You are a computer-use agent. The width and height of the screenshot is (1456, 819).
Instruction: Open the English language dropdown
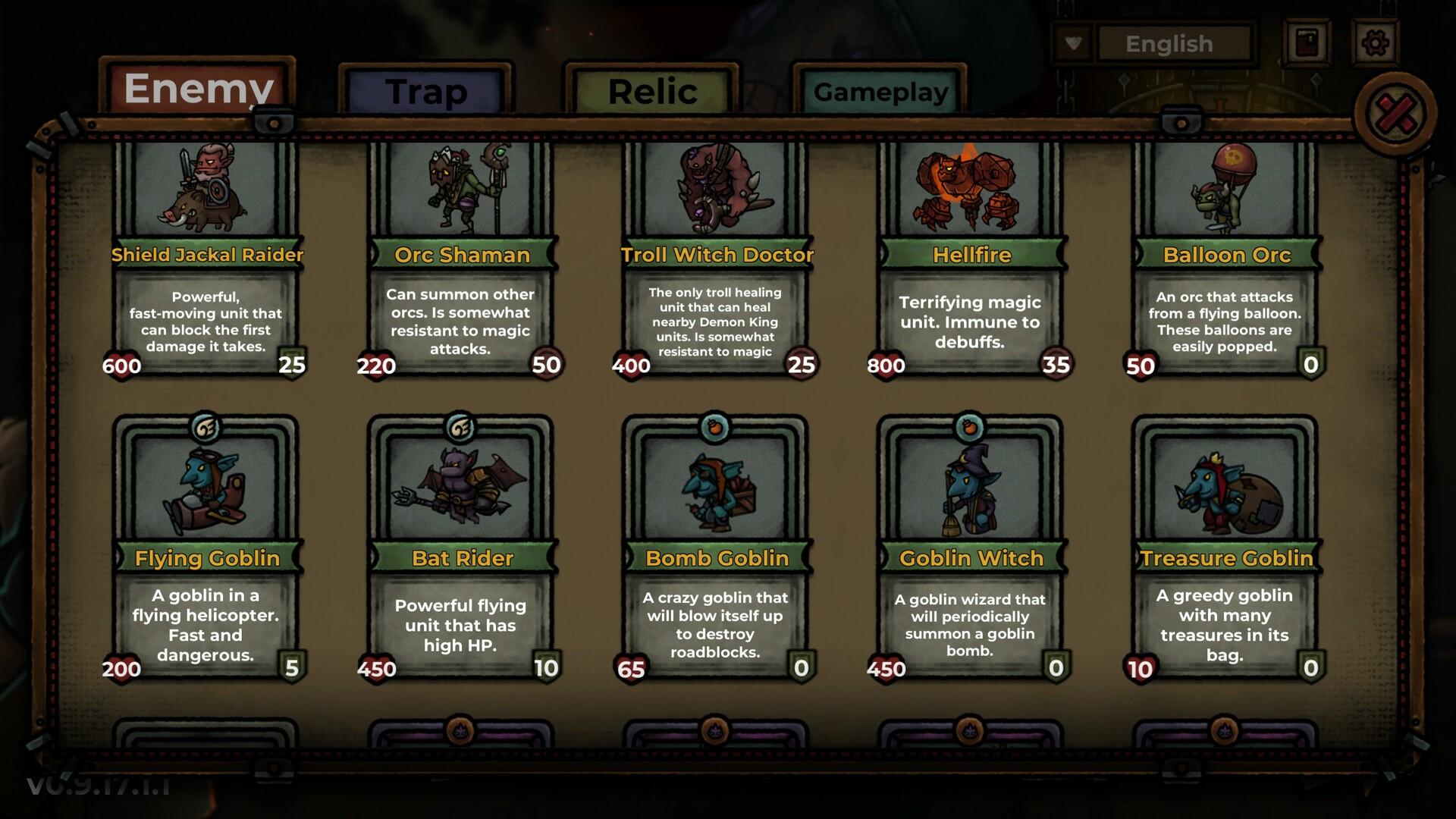(1172, 44)
